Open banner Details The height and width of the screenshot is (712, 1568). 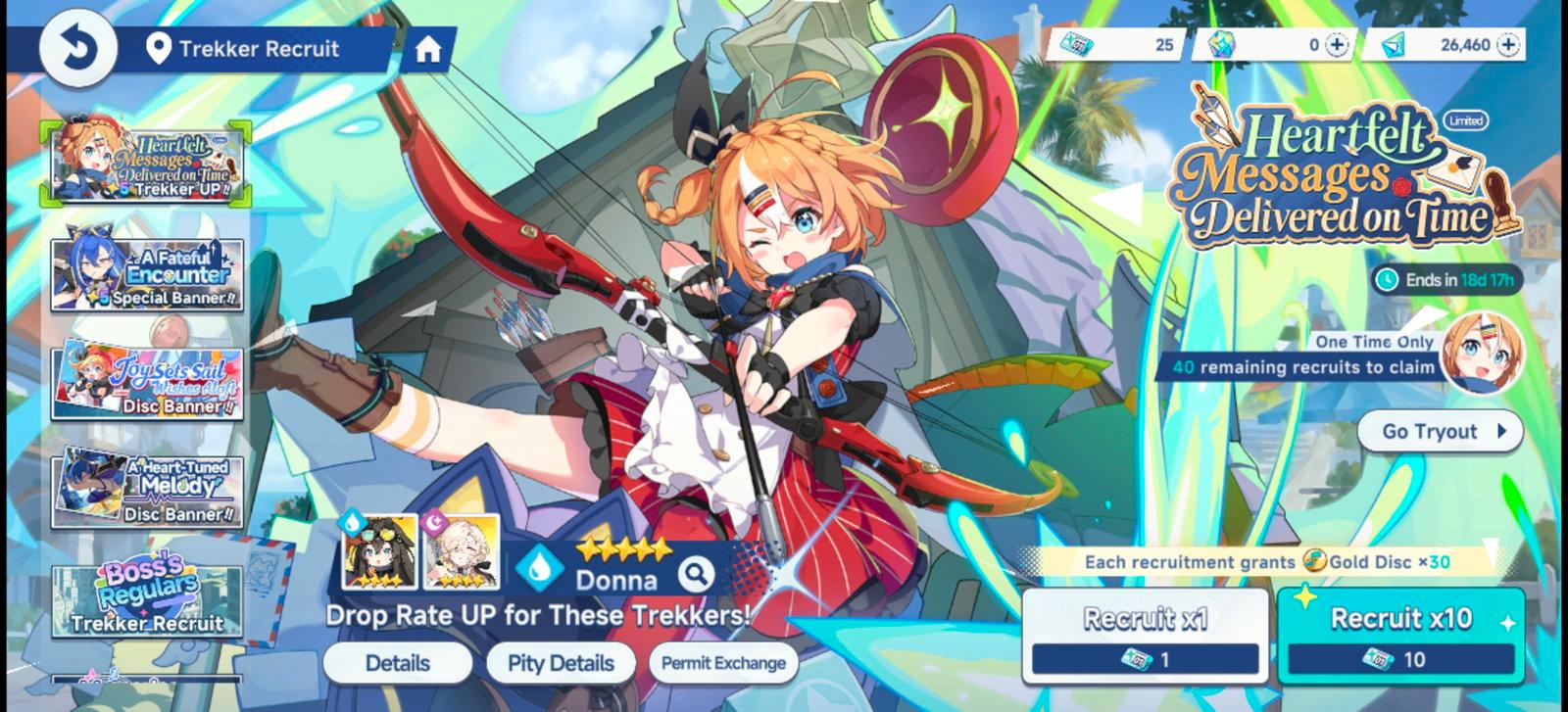point(397,663)
